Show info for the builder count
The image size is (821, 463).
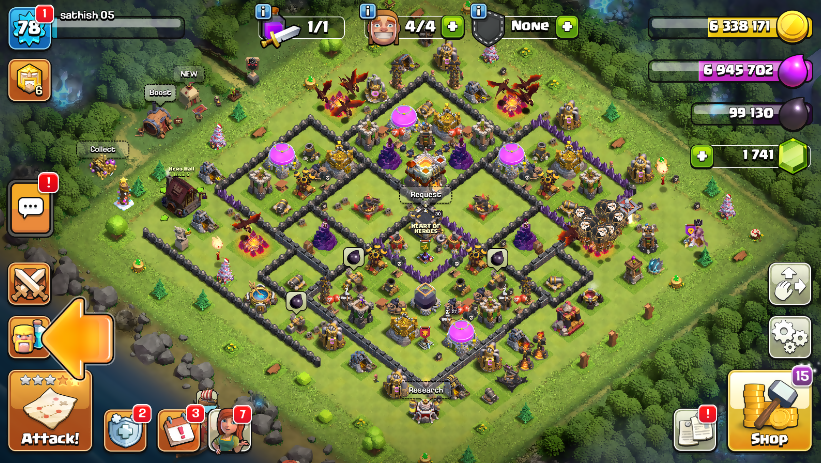[369, 11]
